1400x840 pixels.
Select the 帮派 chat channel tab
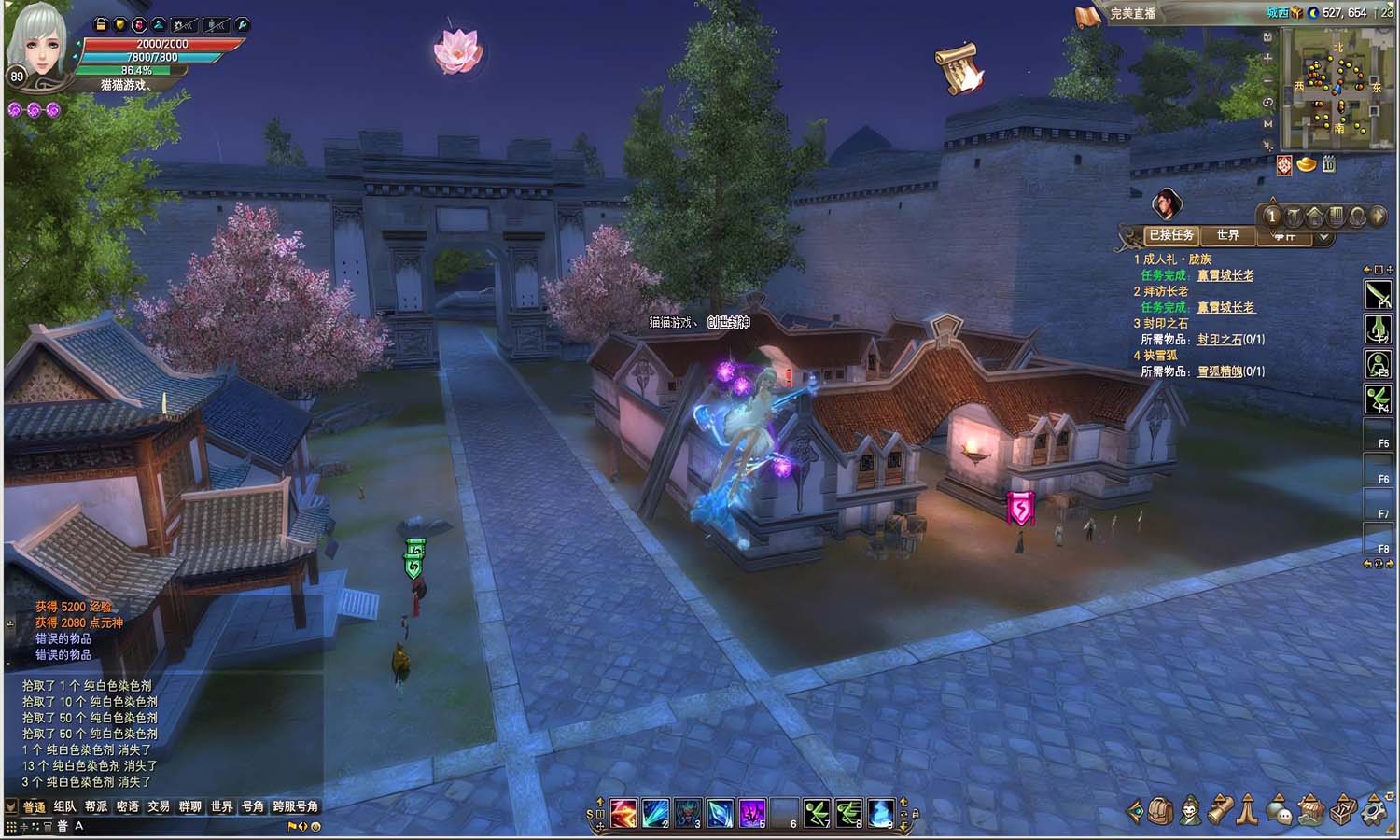pyautogui.click(x=96, y=807)
